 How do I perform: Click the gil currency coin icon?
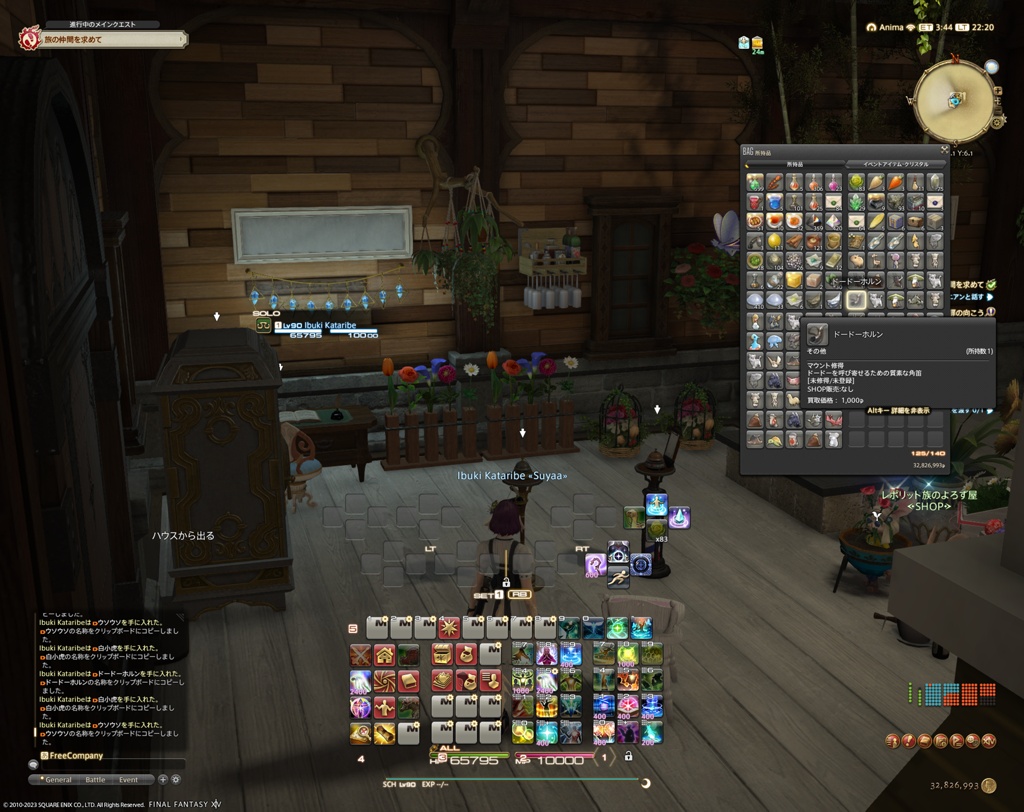[989, 786]
